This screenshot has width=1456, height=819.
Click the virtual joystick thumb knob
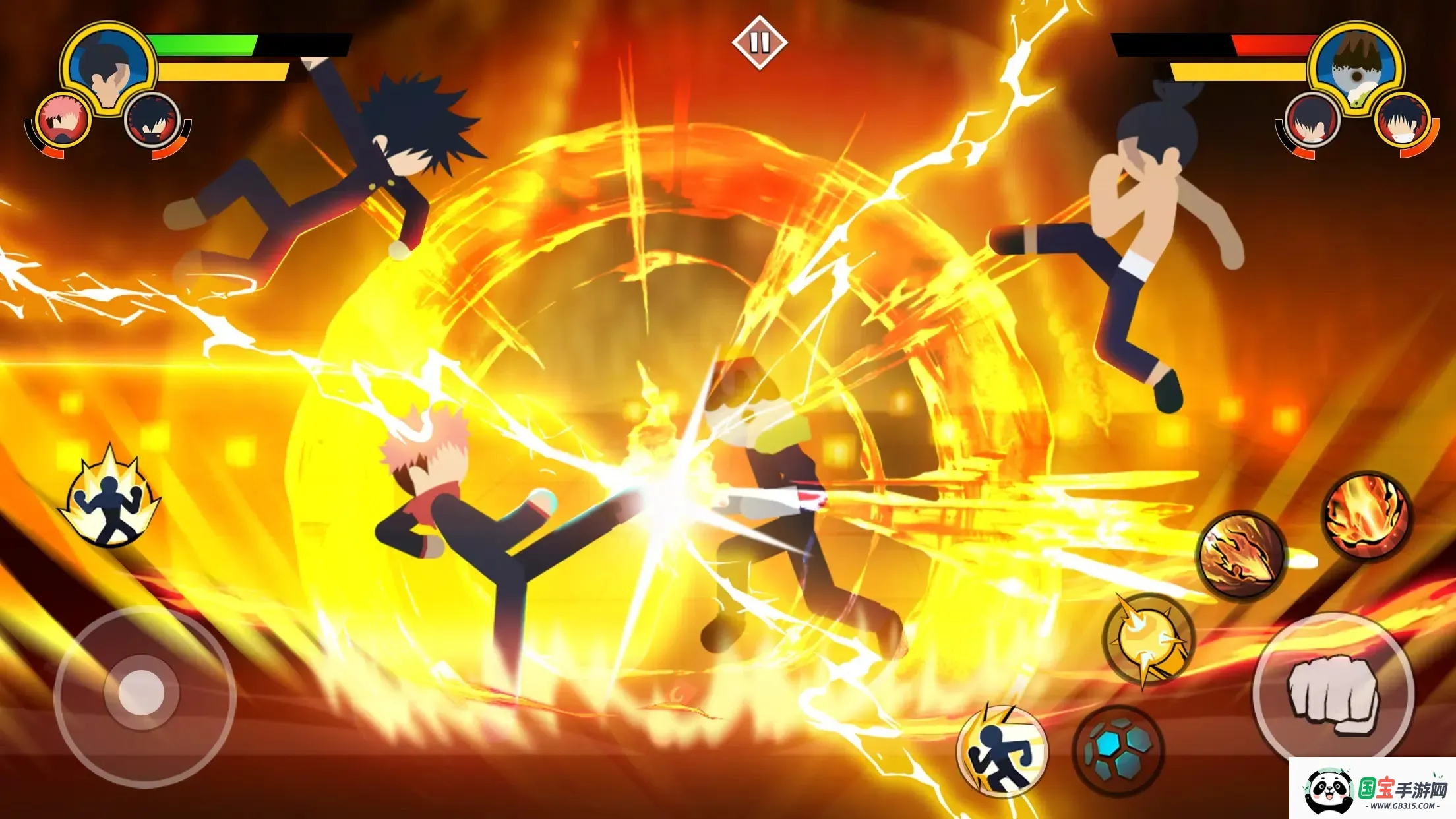pyautogui.click(x=141, y=693)
